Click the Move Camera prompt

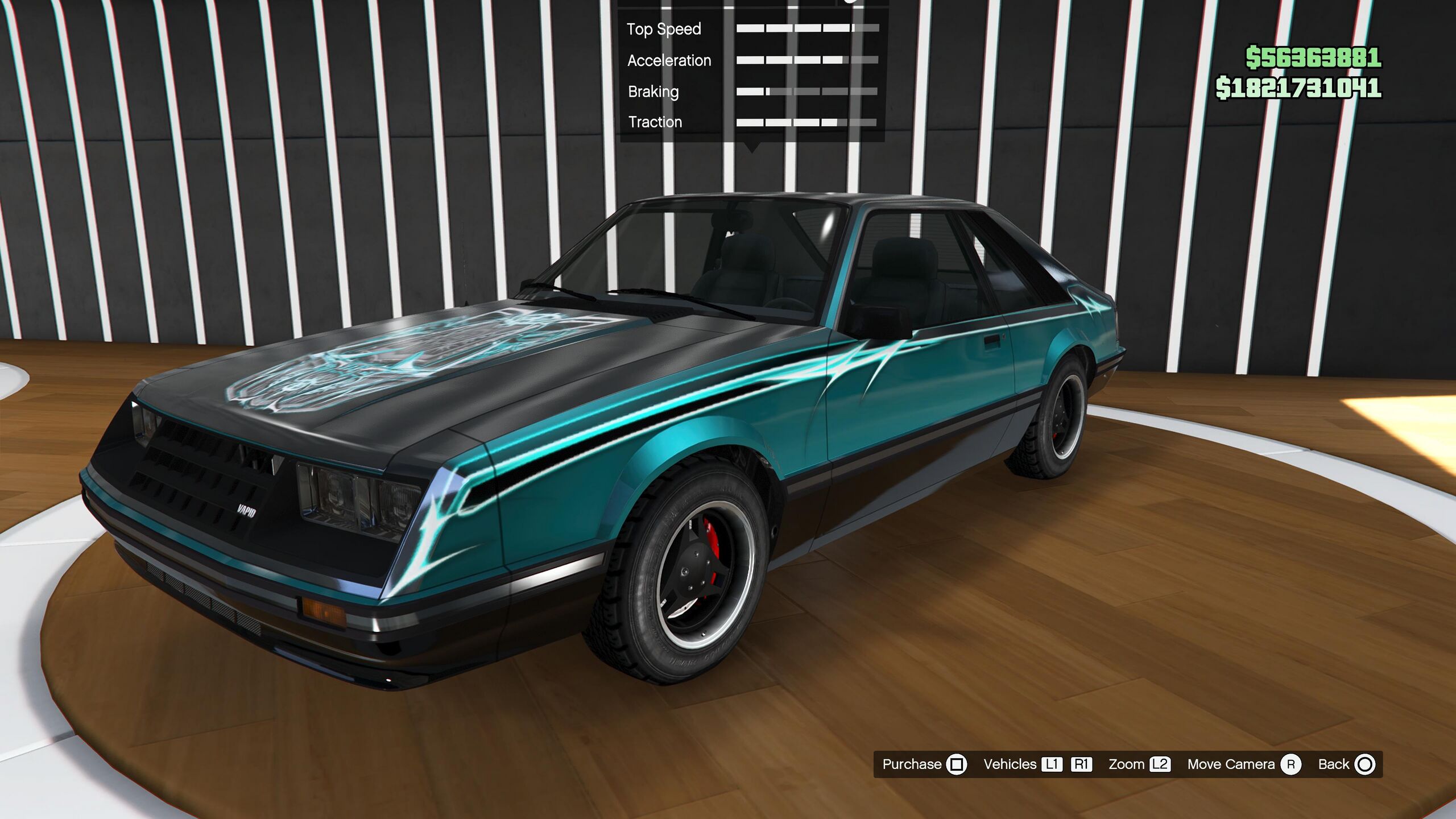point(1243,764)
